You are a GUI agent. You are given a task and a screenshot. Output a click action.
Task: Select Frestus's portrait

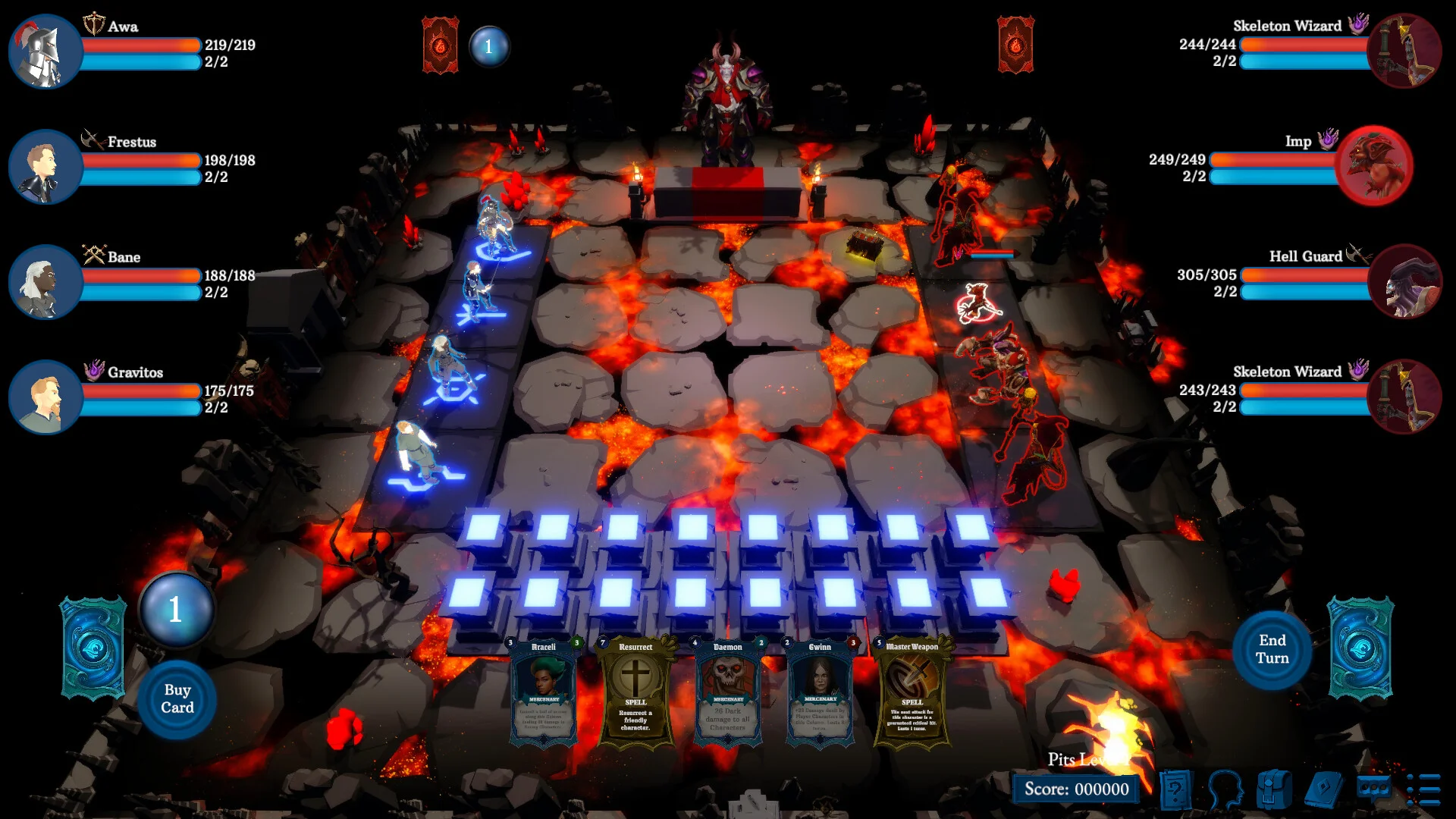tap(45, 166)
